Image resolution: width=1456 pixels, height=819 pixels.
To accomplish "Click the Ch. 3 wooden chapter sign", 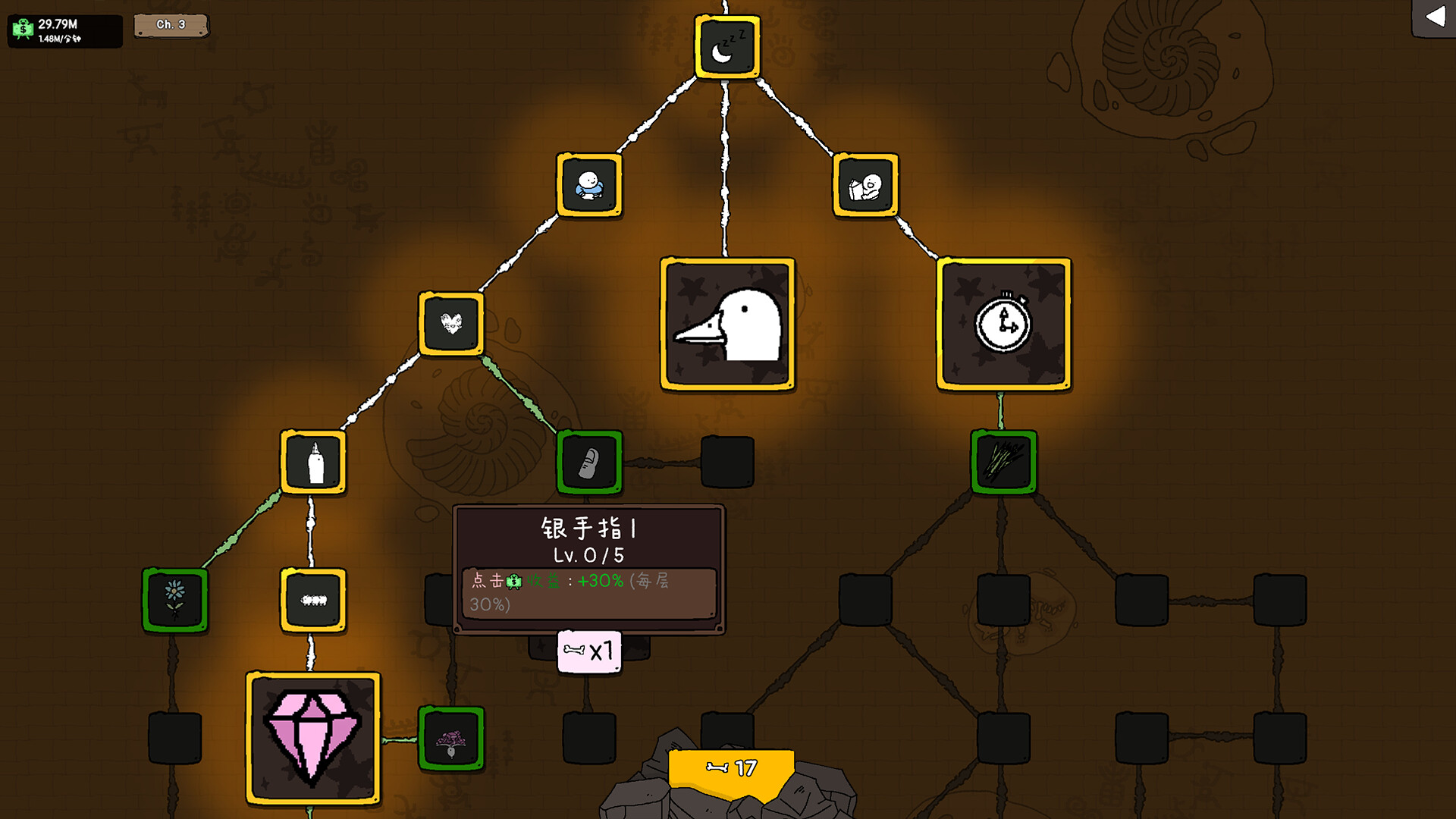I will 171,24.
